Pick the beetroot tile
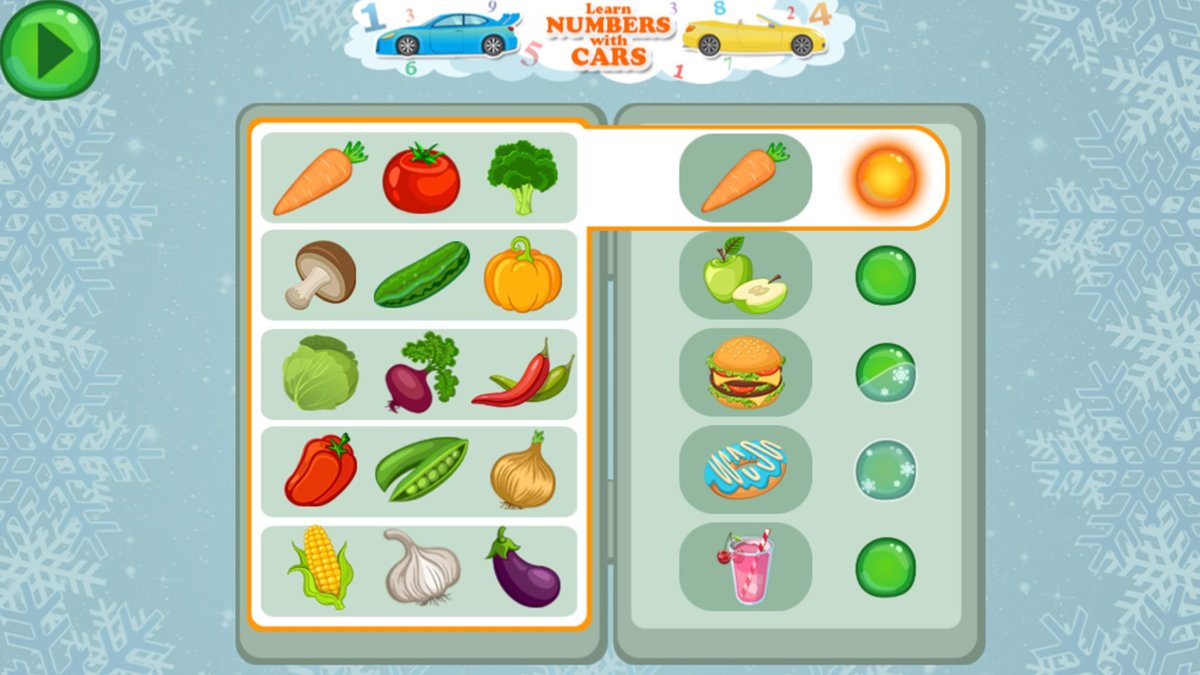This screenshot has width=1200, height=675. 421,373
